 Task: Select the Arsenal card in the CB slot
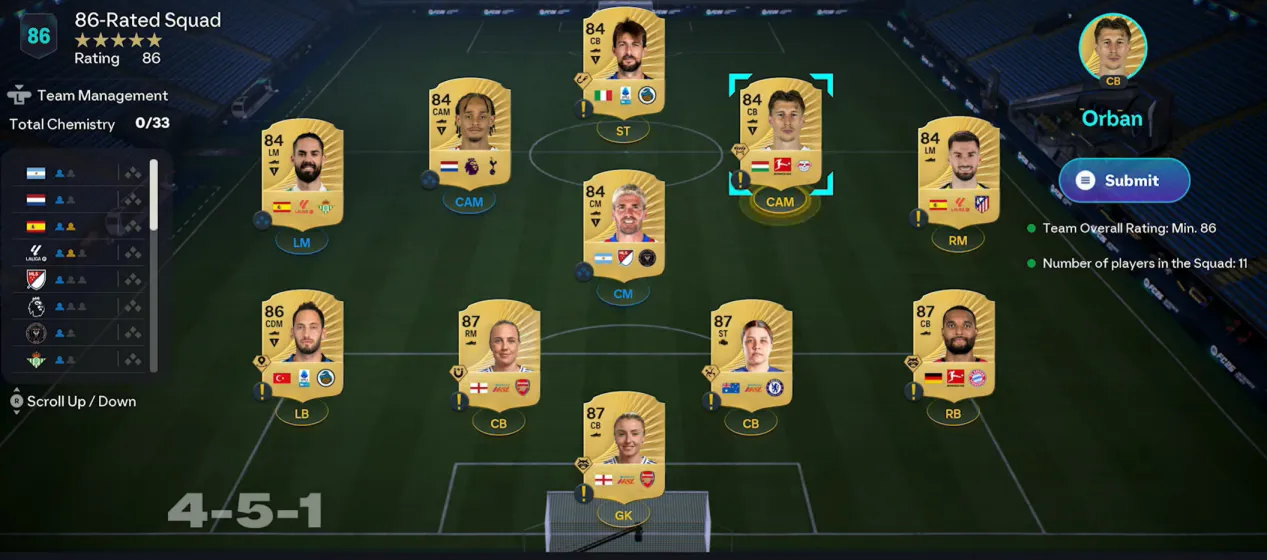point(498,354)
